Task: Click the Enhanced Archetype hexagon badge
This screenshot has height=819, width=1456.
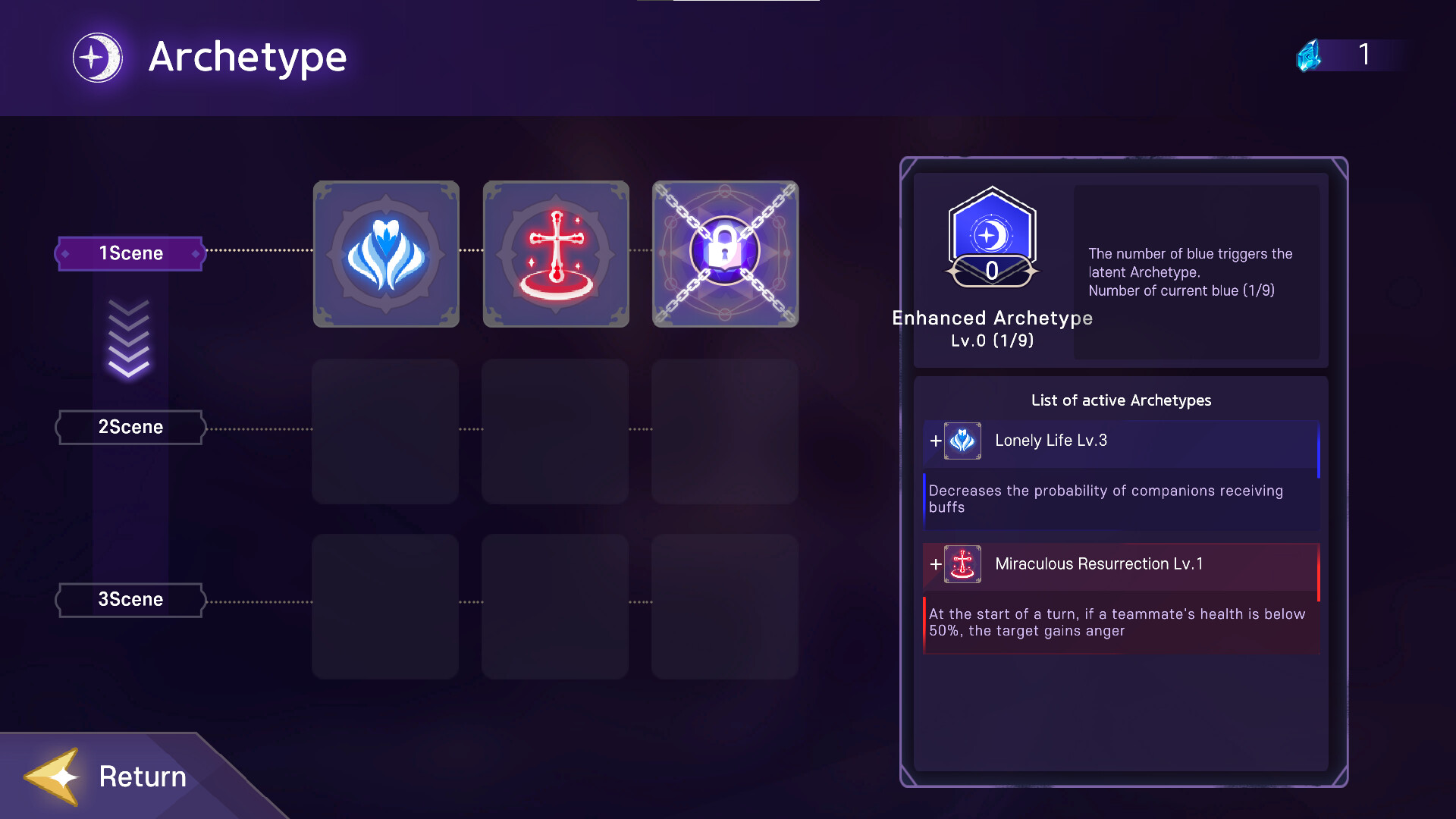Action: [x=991, y=235]
